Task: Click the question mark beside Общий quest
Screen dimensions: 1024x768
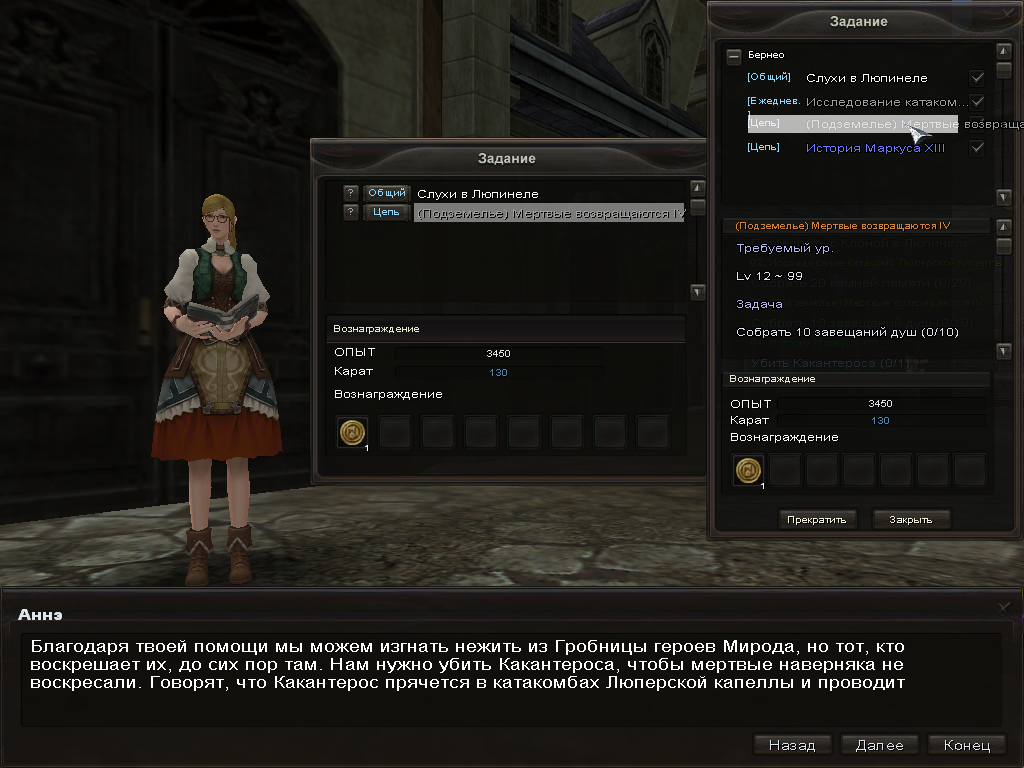Action: [x=350, y=193]
